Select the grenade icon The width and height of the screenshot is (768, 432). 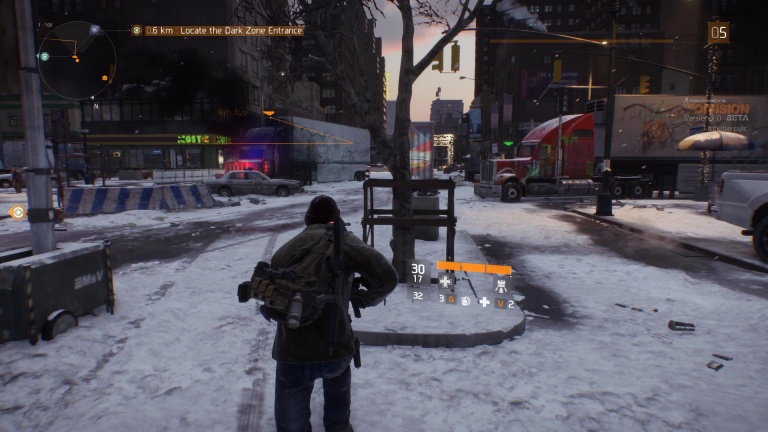click(x=464, y=300)
